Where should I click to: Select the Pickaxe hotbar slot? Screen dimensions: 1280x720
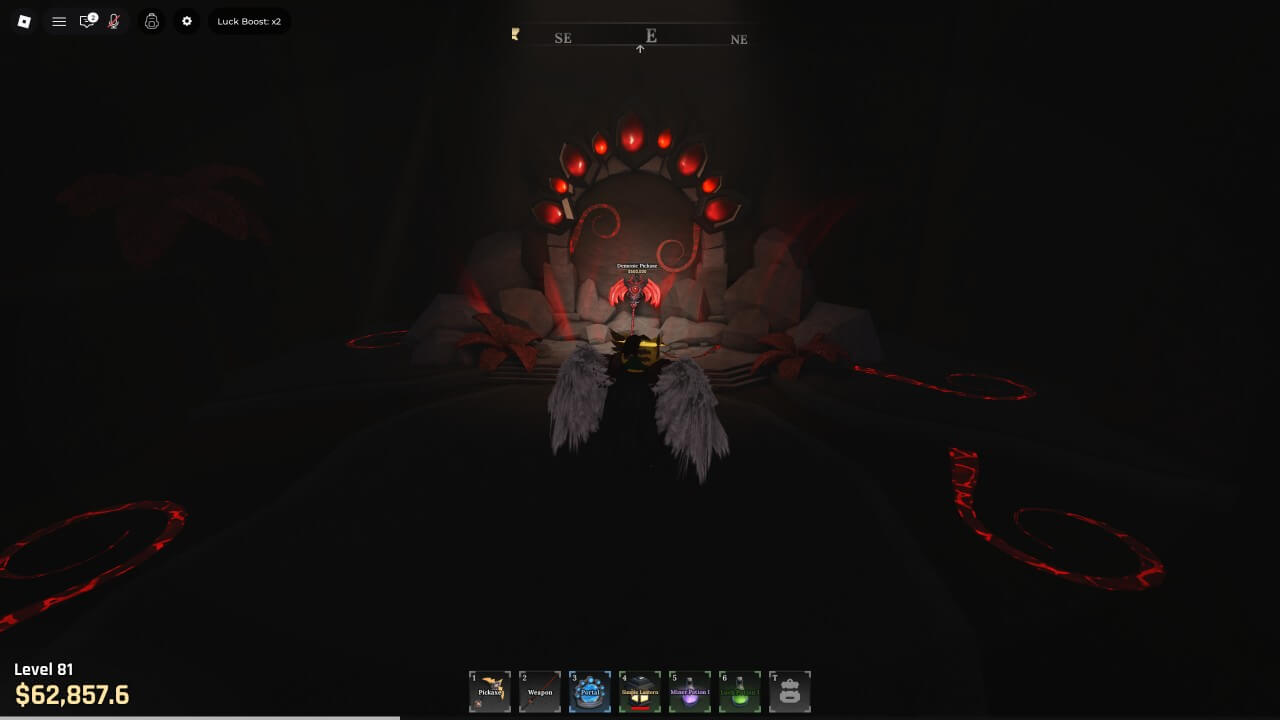490,691
